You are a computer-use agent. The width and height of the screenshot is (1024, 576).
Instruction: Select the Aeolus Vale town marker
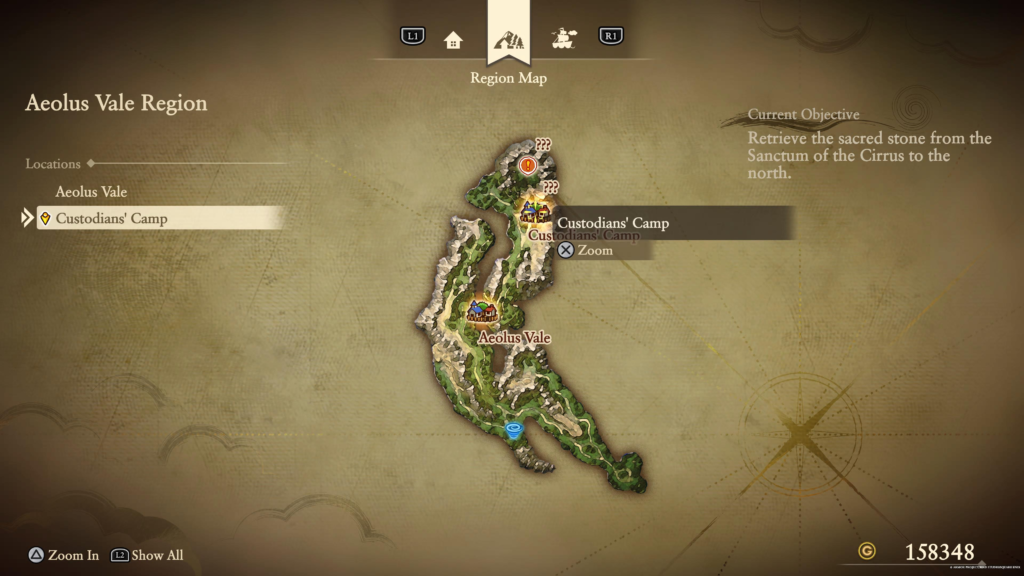pos(483,312)
